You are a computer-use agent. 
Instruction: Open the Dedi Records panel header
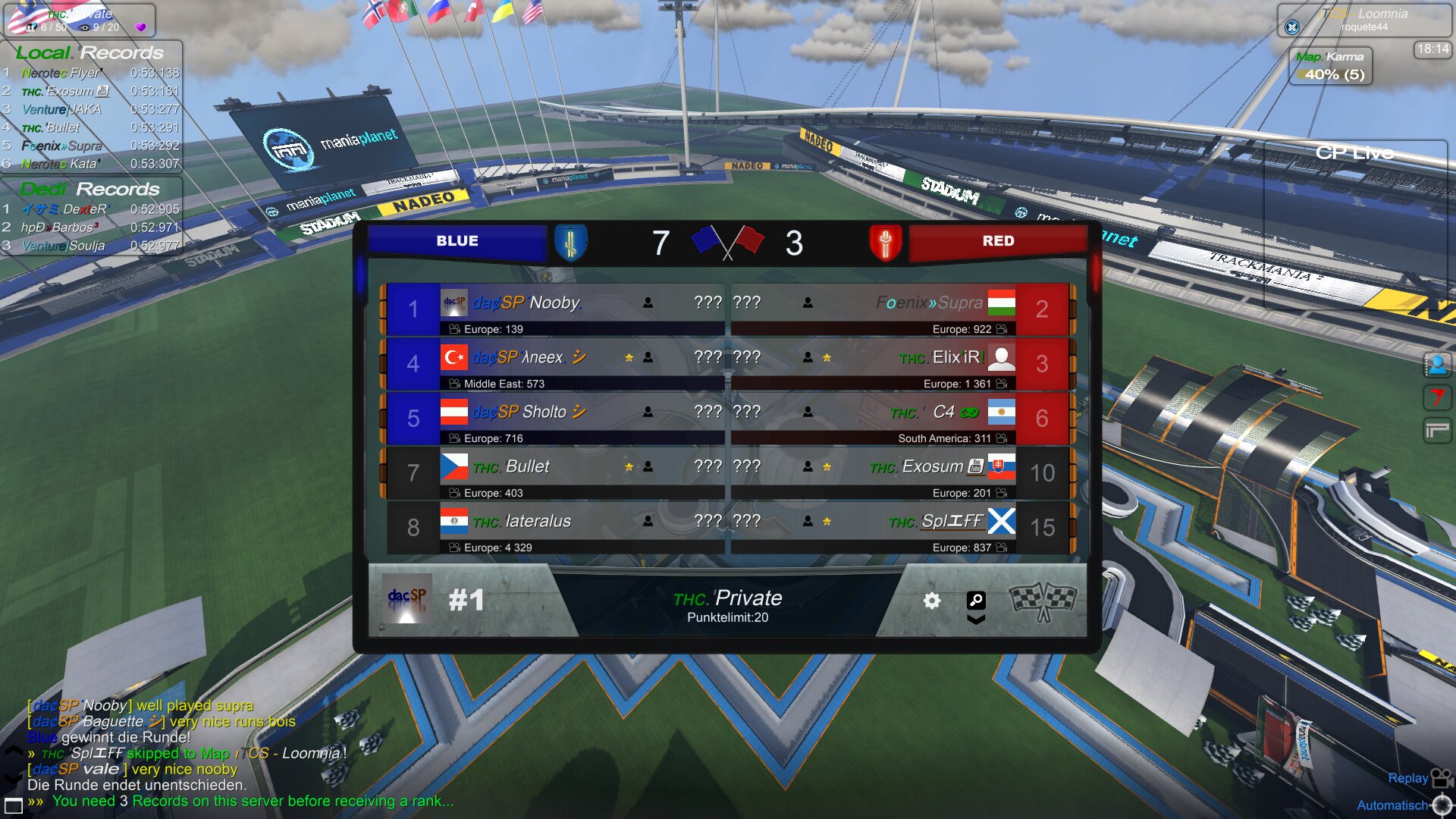coord(90,189)
